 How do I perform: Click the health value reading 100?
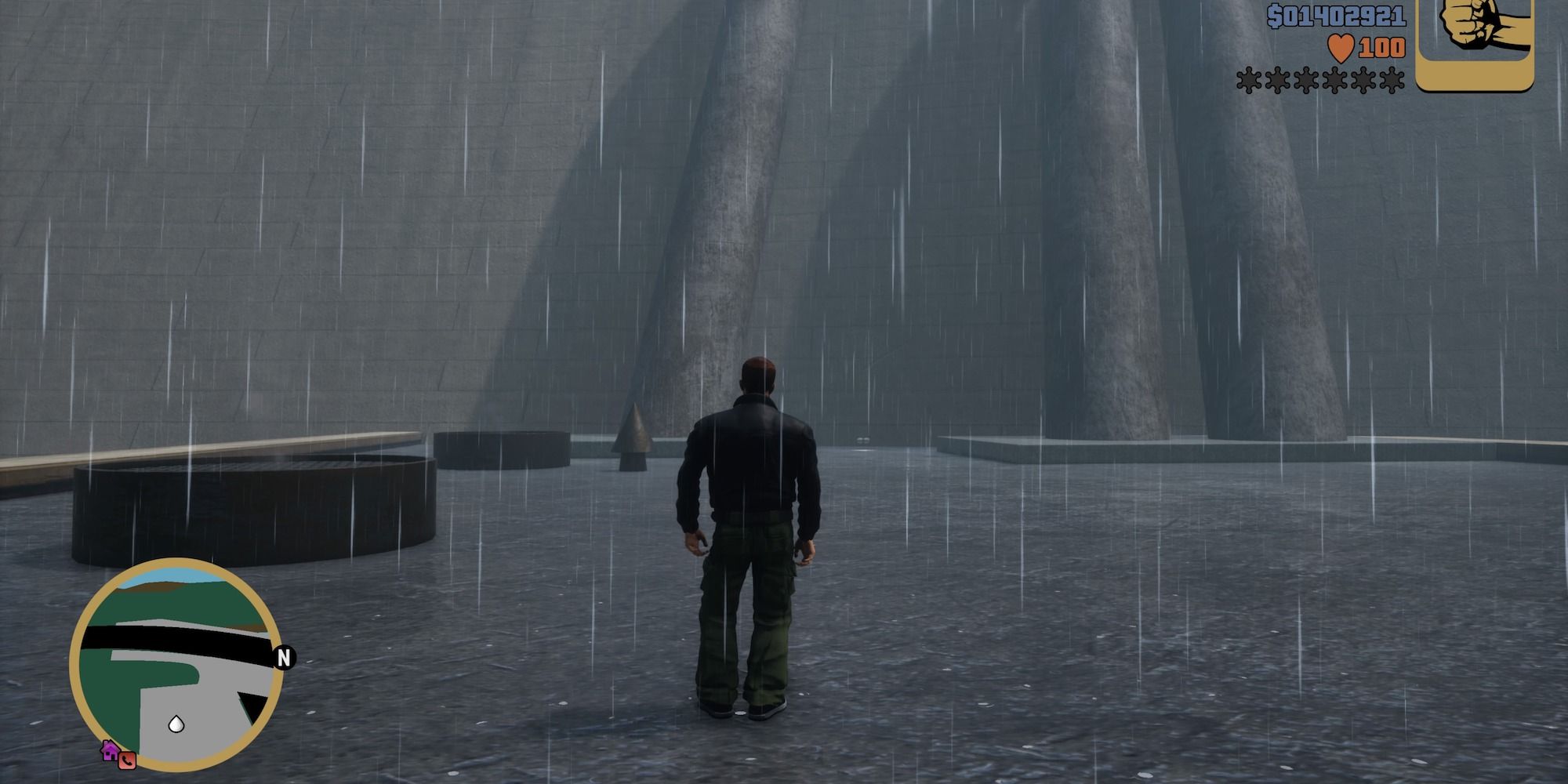coord(1381,47)
